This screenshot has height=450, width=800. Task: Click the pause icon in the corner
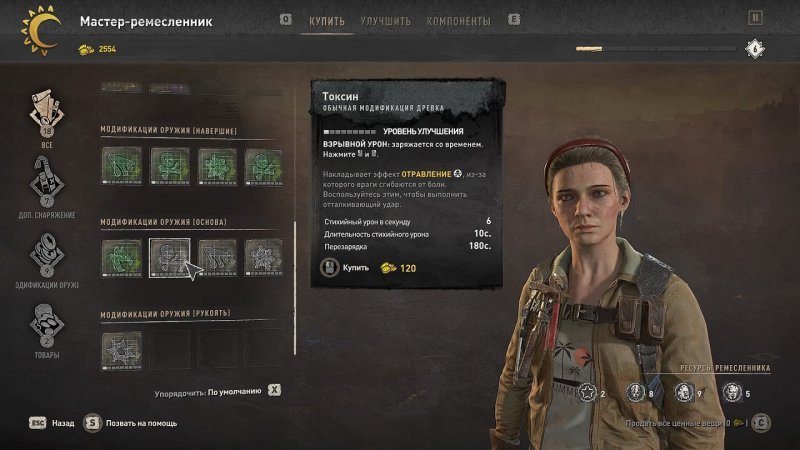tap(755, 17)
